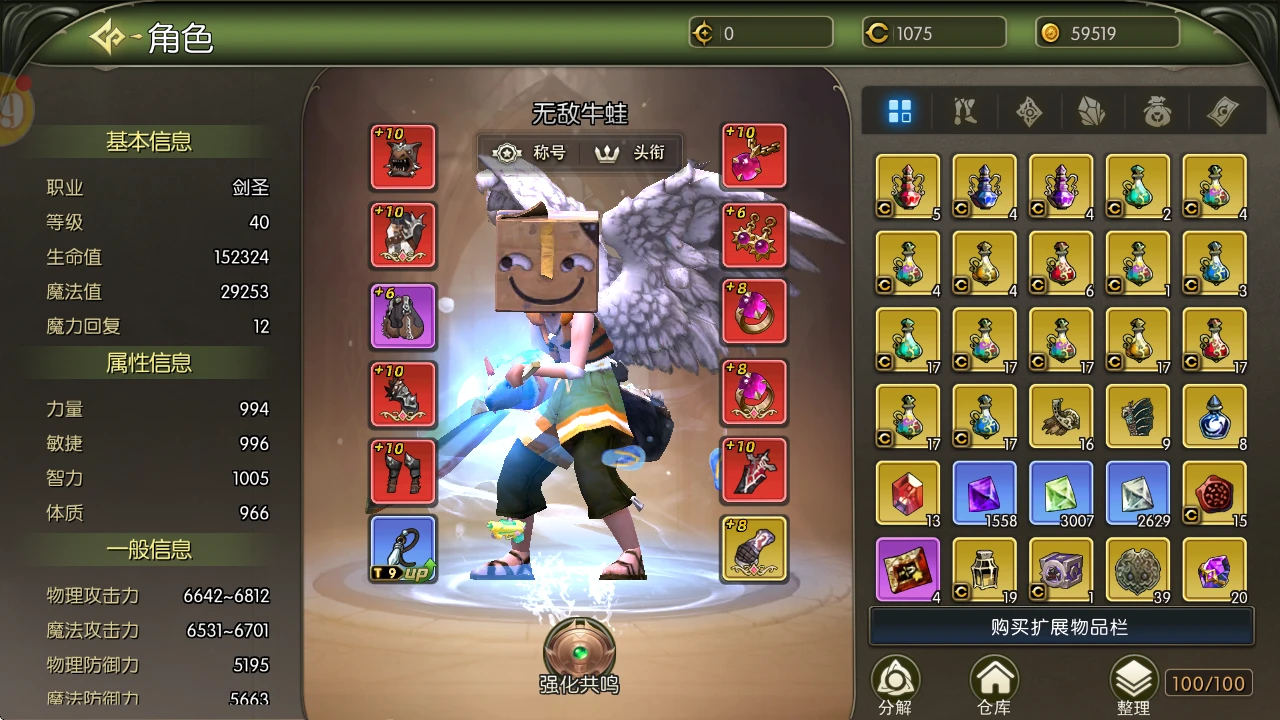Select the equipped +10 helmet slot

pyautogui.click(x=403, y=157)
